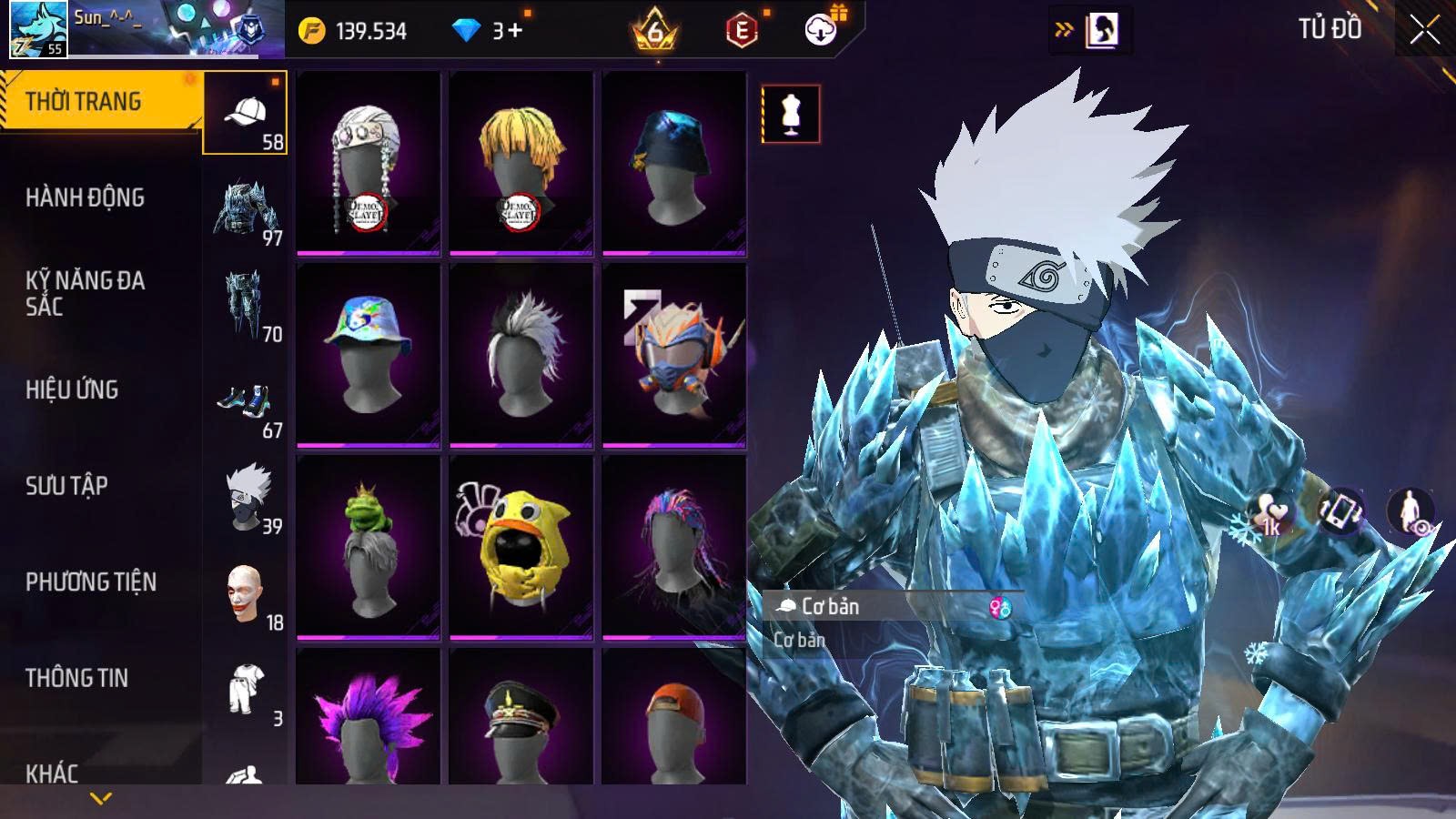Go to the Phương Tiện section
The width and height of the screenshot is (1456, 819).
(91, 581)
